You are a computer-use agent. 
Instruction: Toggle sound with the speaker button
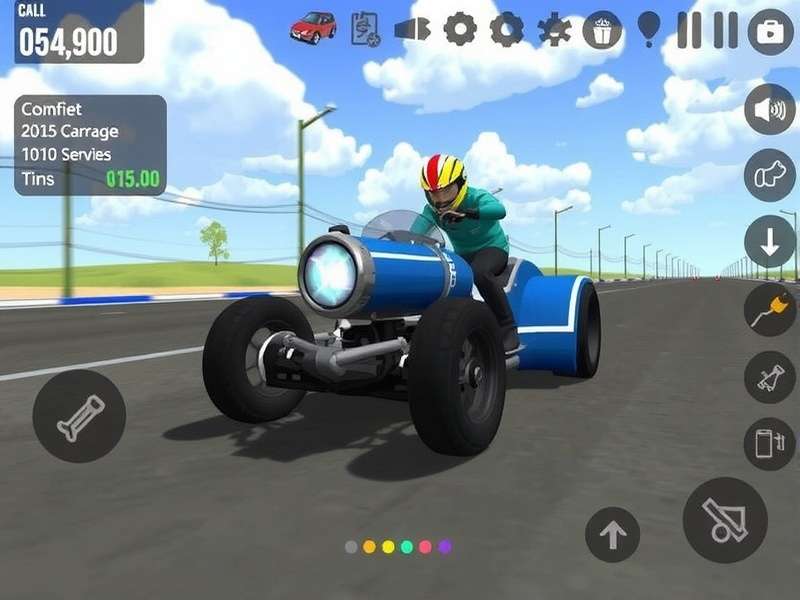click(x=769, y=109)
